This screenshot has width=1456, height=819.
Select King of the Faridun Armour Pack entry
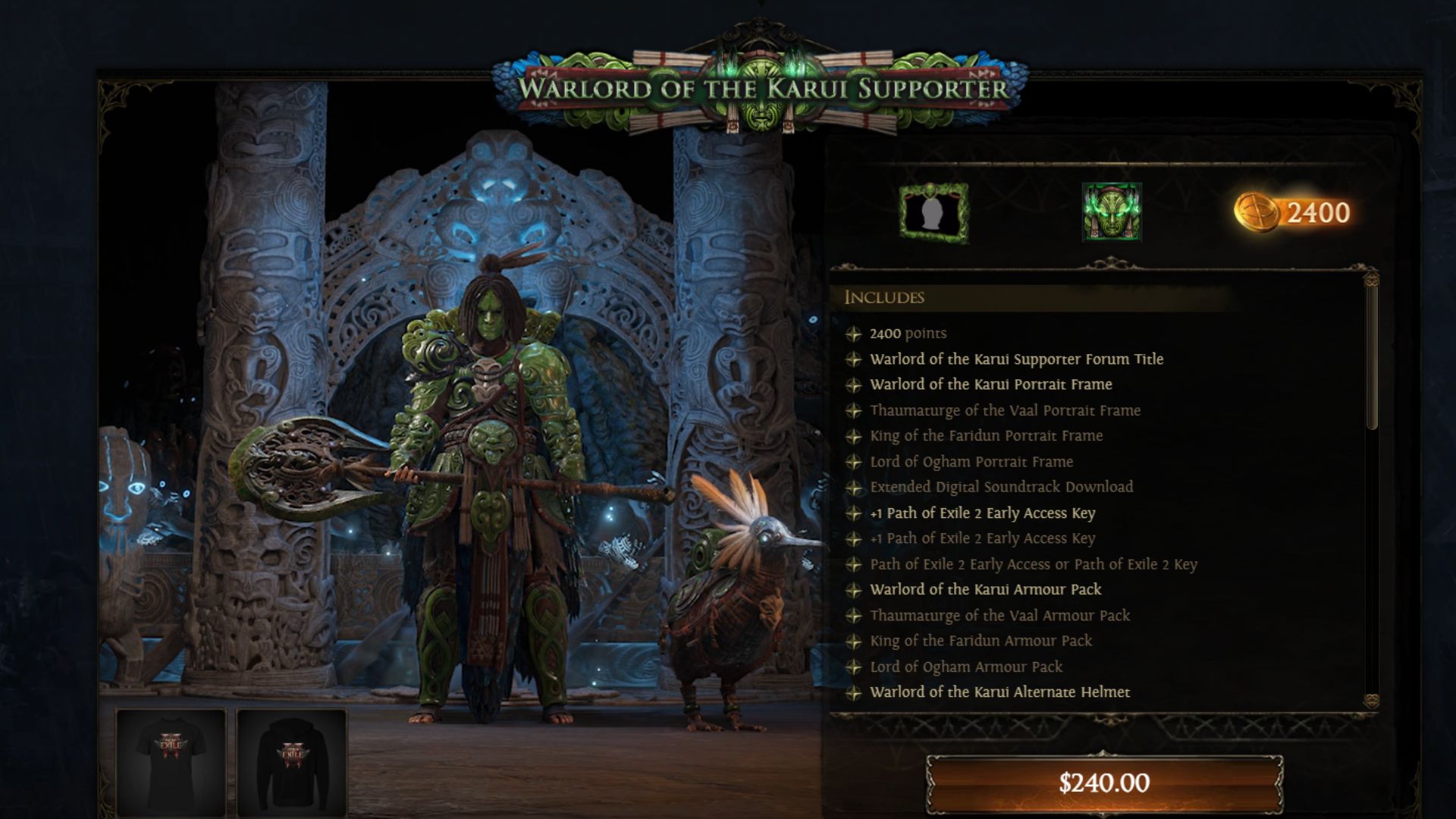[x=981, y=641]
